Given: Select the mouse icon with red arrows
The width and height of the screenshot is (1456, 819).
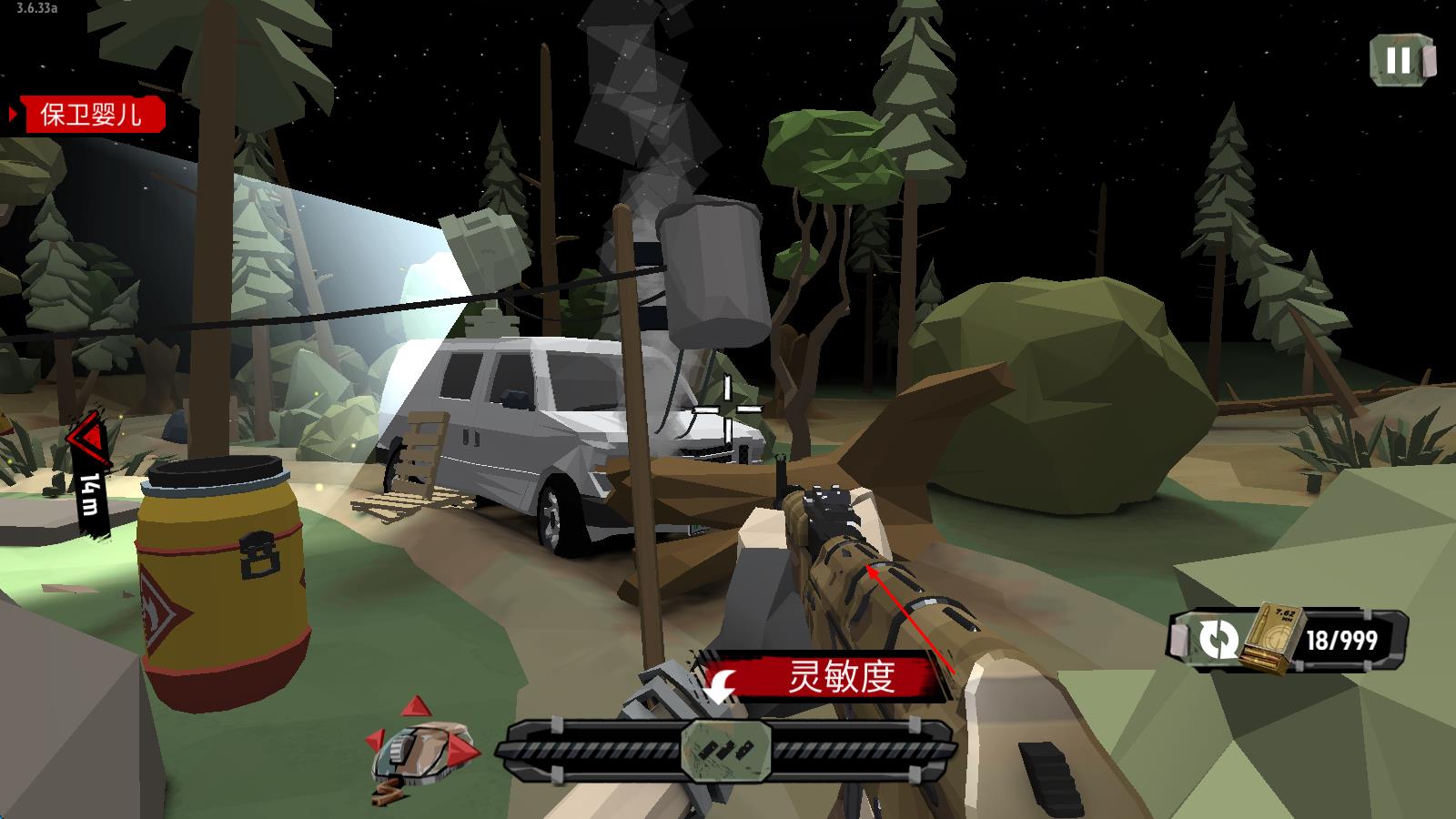Looking at the screenshot, I should tap(422, 750).
